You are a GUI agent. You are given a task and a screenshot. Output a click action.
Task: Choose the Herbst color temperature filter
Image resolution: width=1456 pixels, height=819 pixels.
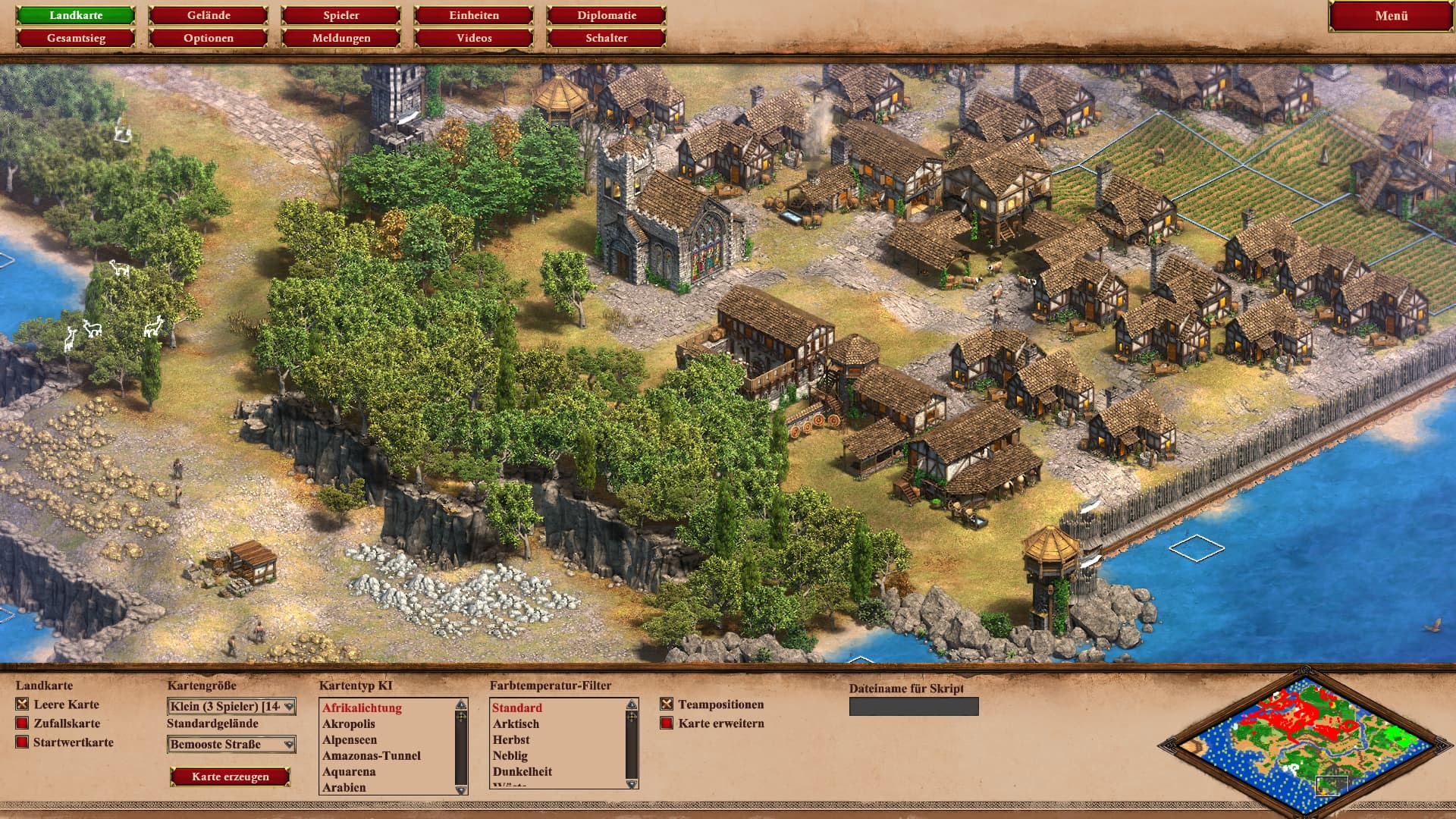point(511,740)
